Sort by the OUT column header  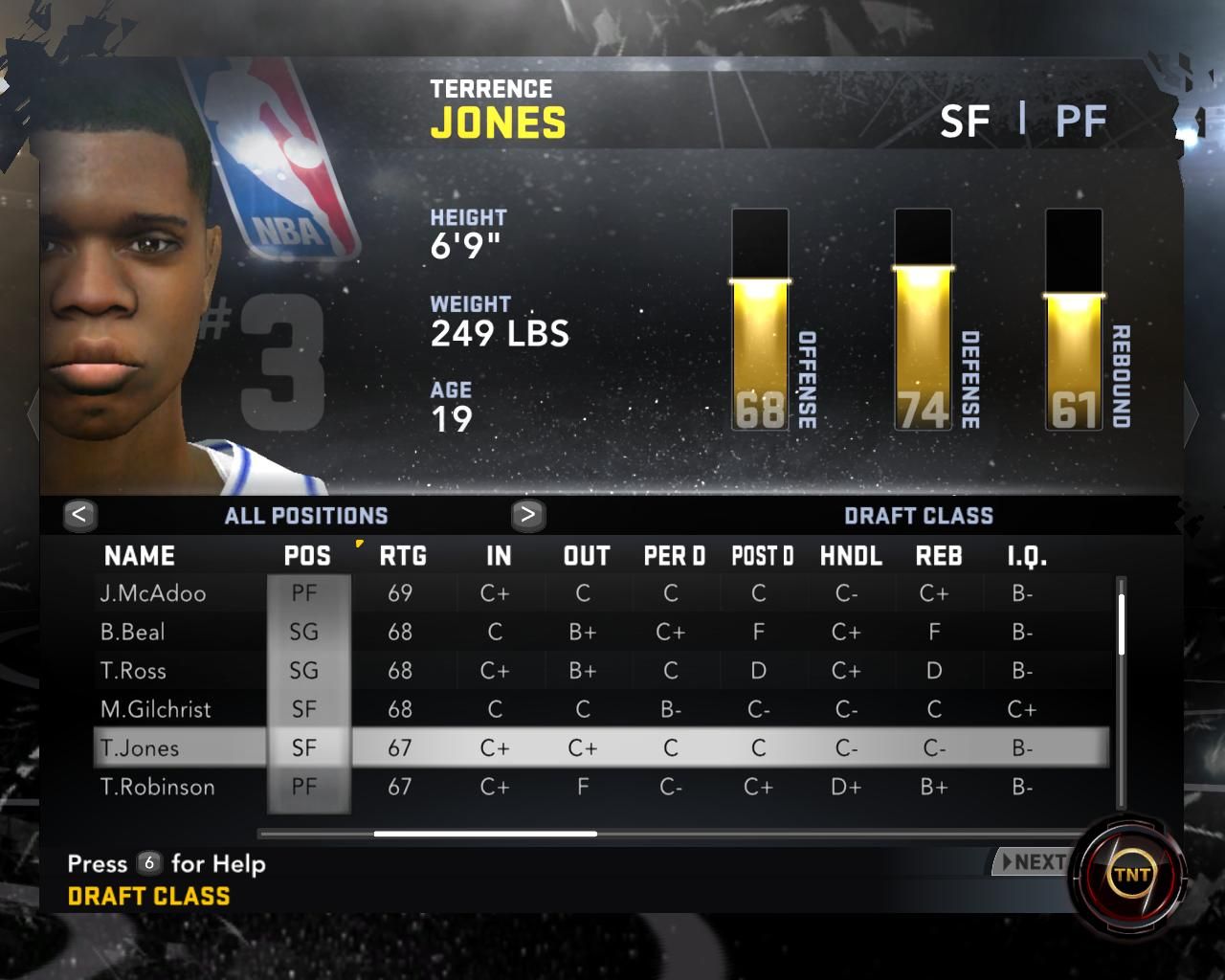(x=587, y=556)
